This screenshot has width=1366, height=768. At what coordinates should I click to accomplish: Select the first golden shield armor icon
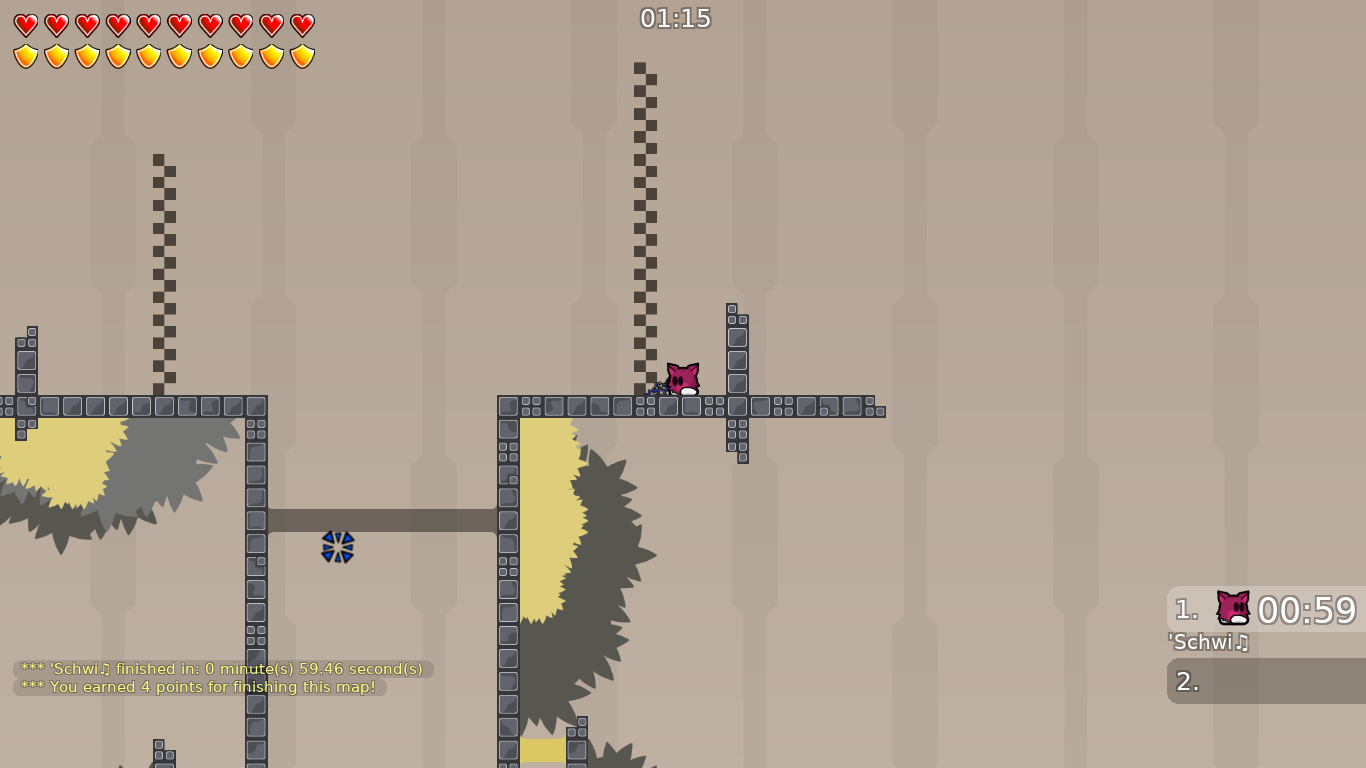pyautogui.click(x=24, y=54)
